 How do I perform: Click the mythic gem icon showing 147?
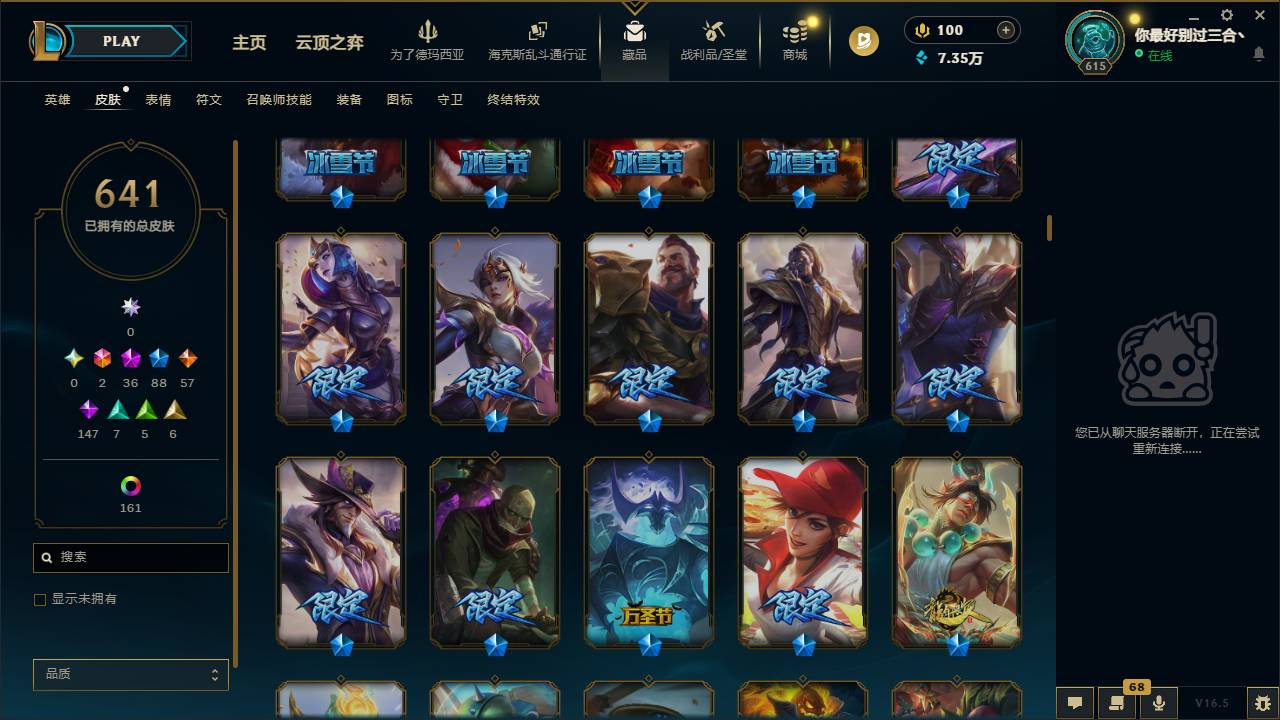click(88, 409)
